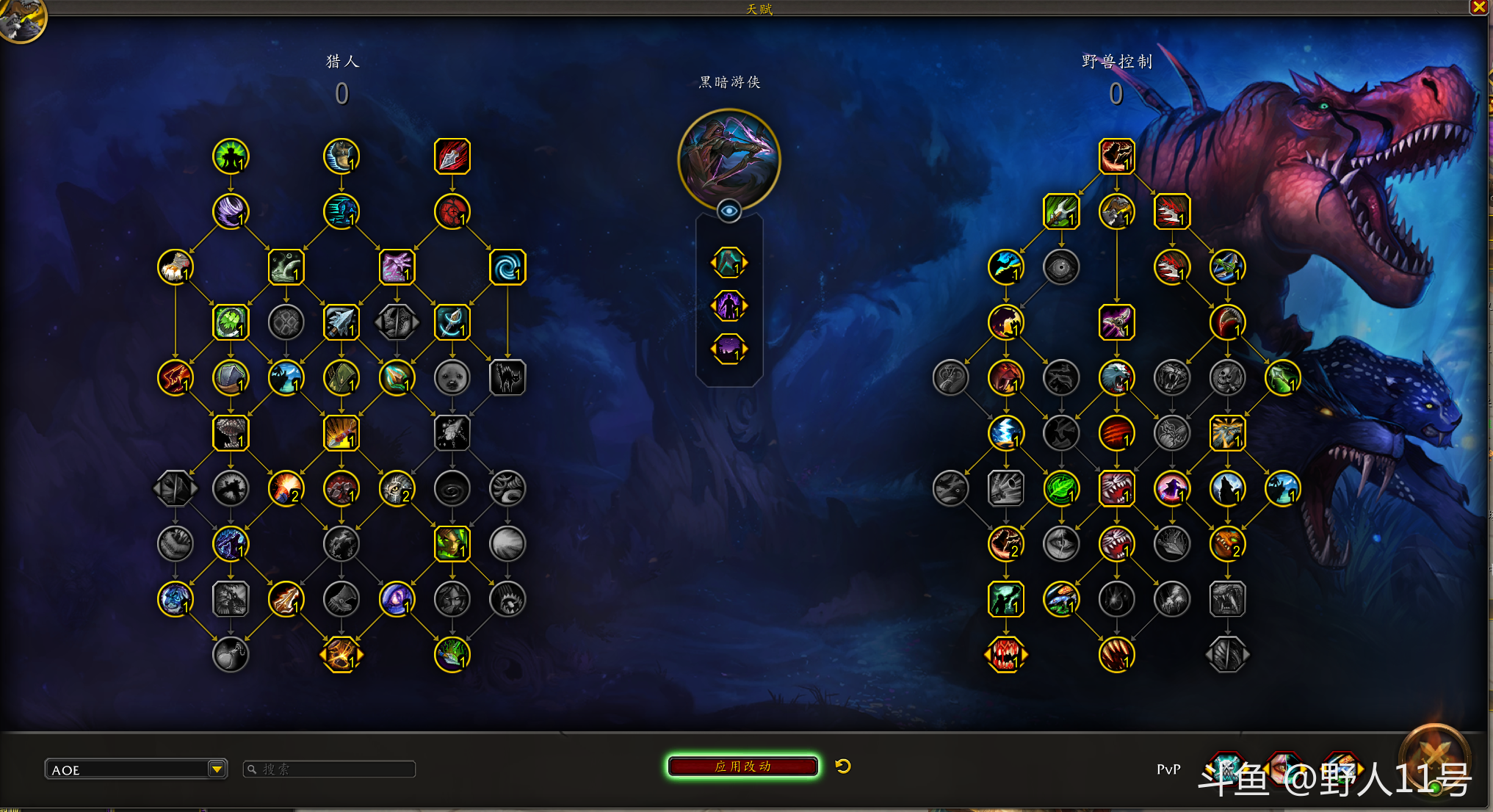Close the talents window
This screenshot has height=812, width=1493.
(1478, 7)
